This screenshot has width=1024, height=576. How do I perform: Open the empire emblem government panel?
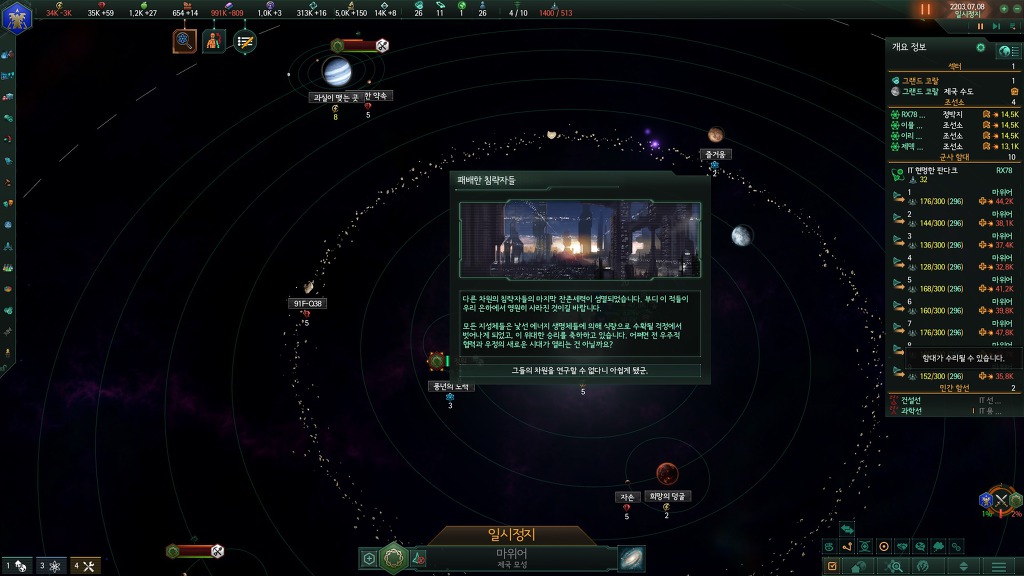[x=18, y=17]
